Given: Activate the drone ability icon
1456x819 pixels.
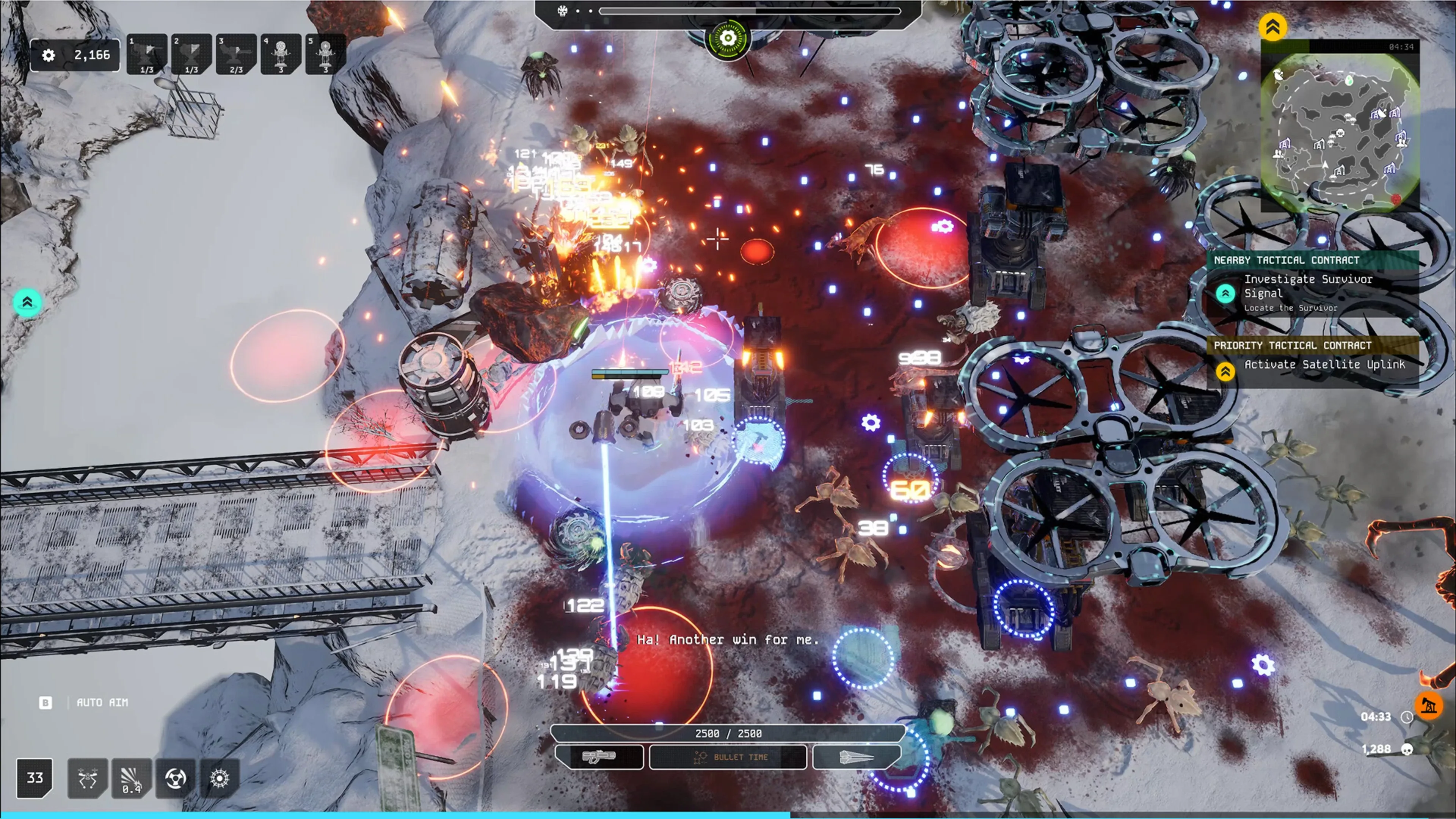Looking at the screenshot, I should point(88,778).
